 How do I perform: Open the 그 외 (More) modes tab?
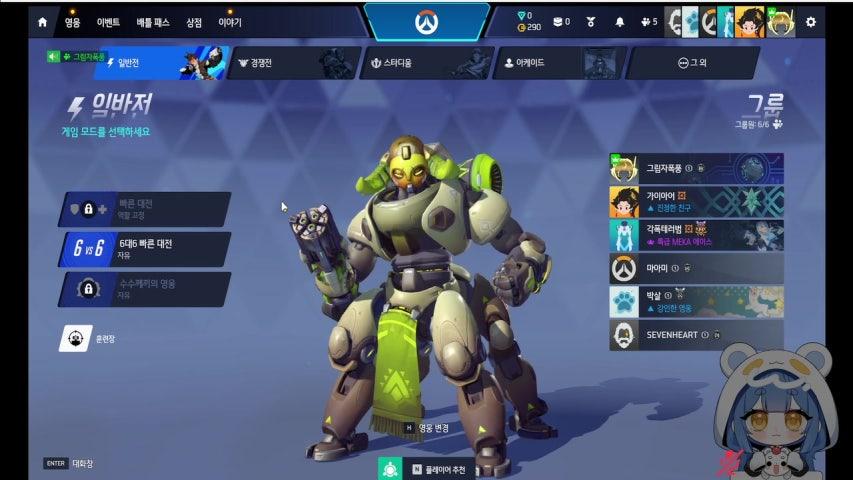click(x=692, y=63)
